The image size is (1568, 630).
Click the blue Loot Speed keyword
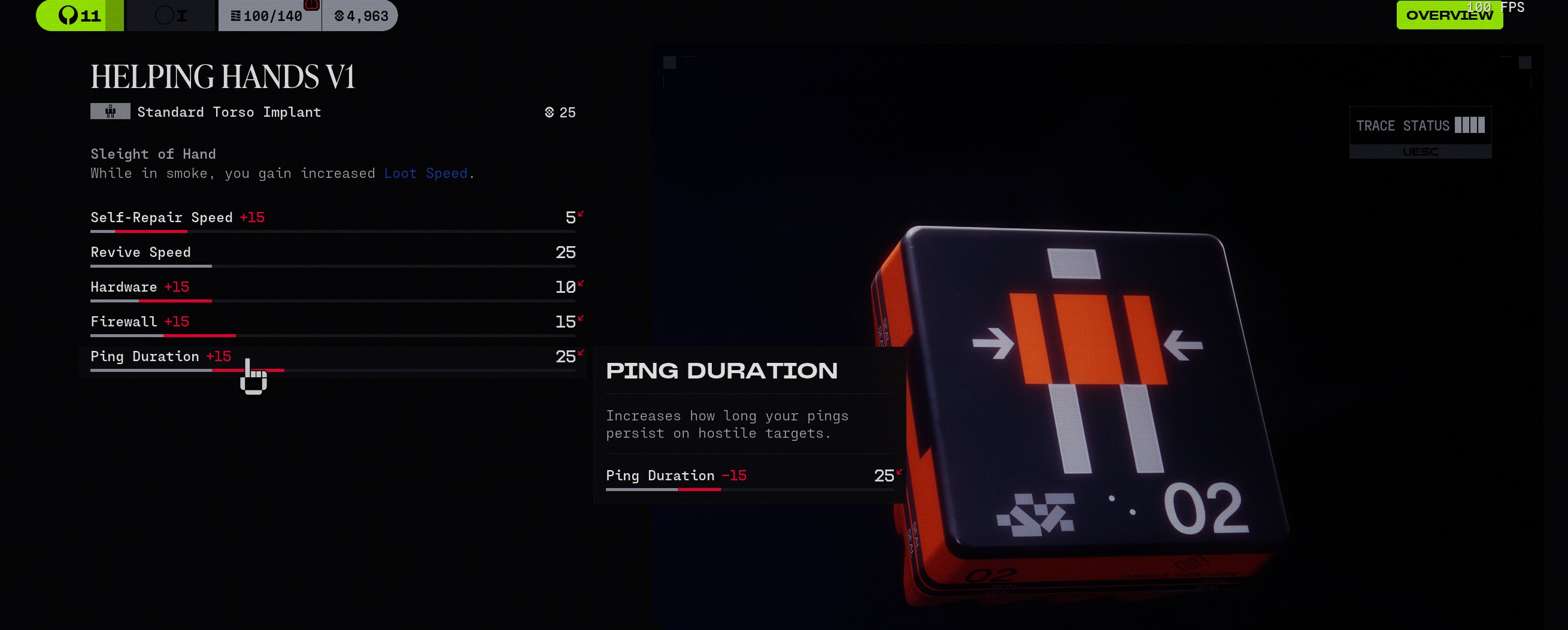[x=426, y=174]
